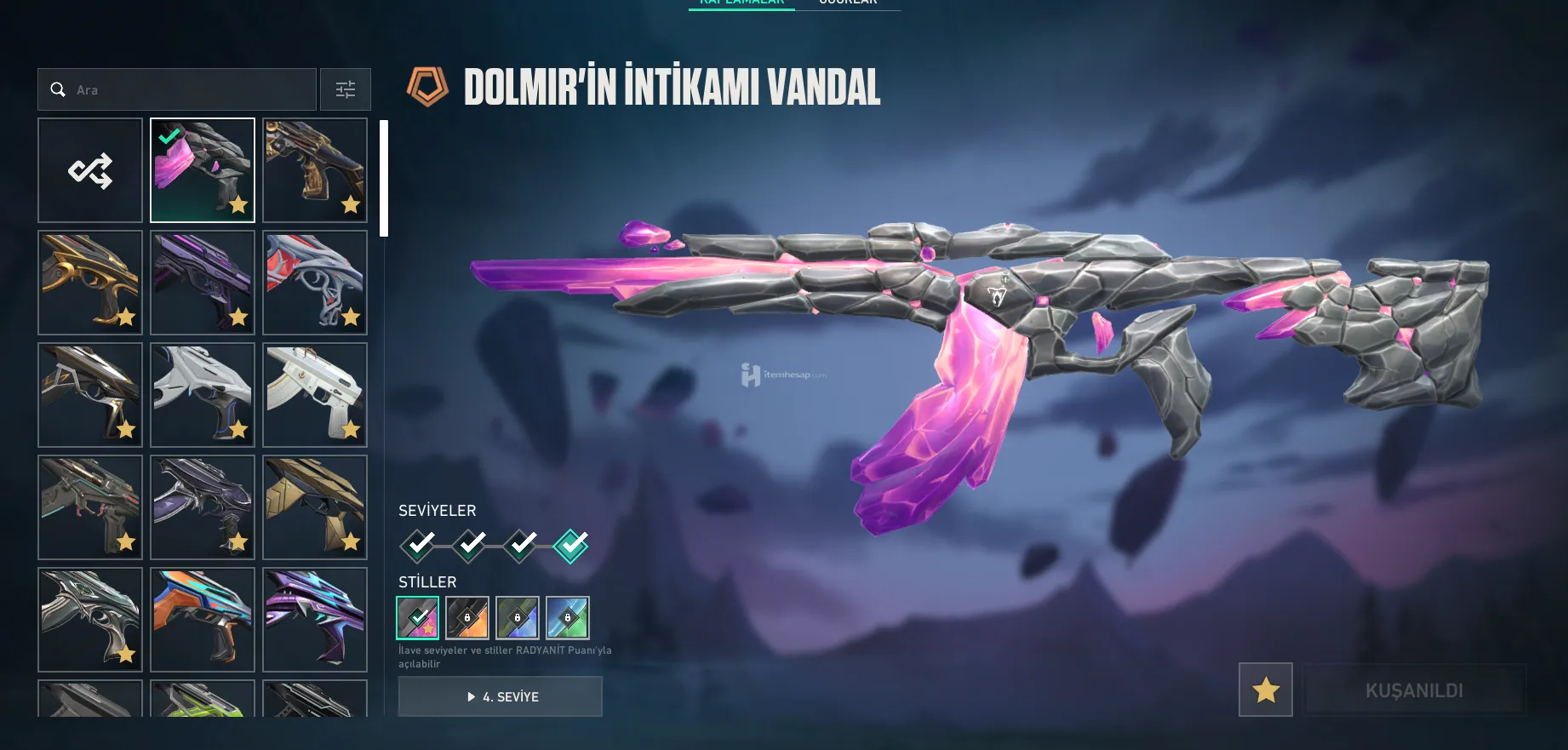This screenshot has width=1568, height=750.
Task: Select the first level checkmark diamond
Action: point(418,545)
